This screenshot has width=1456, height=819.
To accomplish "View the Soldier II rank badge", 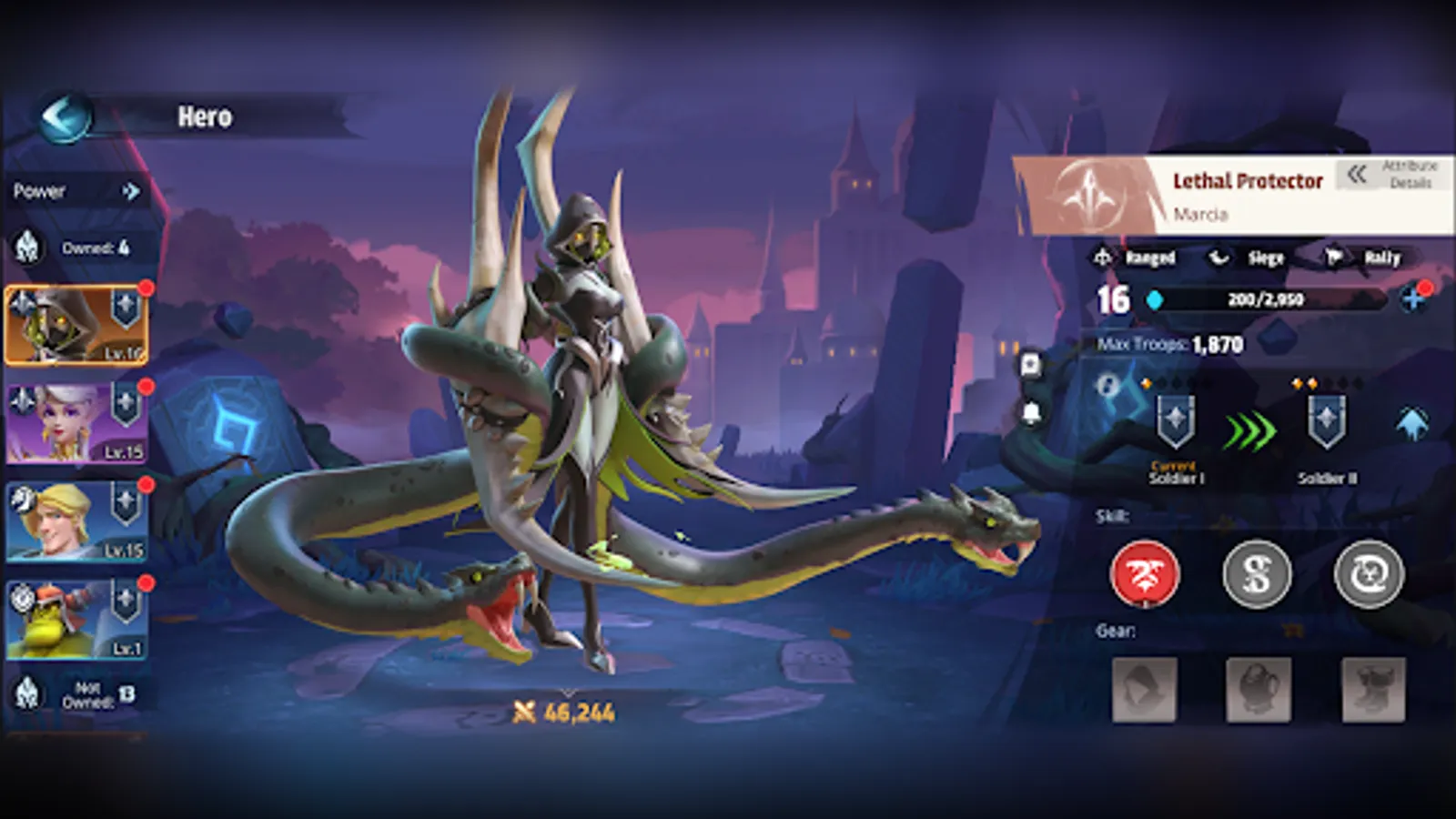I will coord(1326,421).
